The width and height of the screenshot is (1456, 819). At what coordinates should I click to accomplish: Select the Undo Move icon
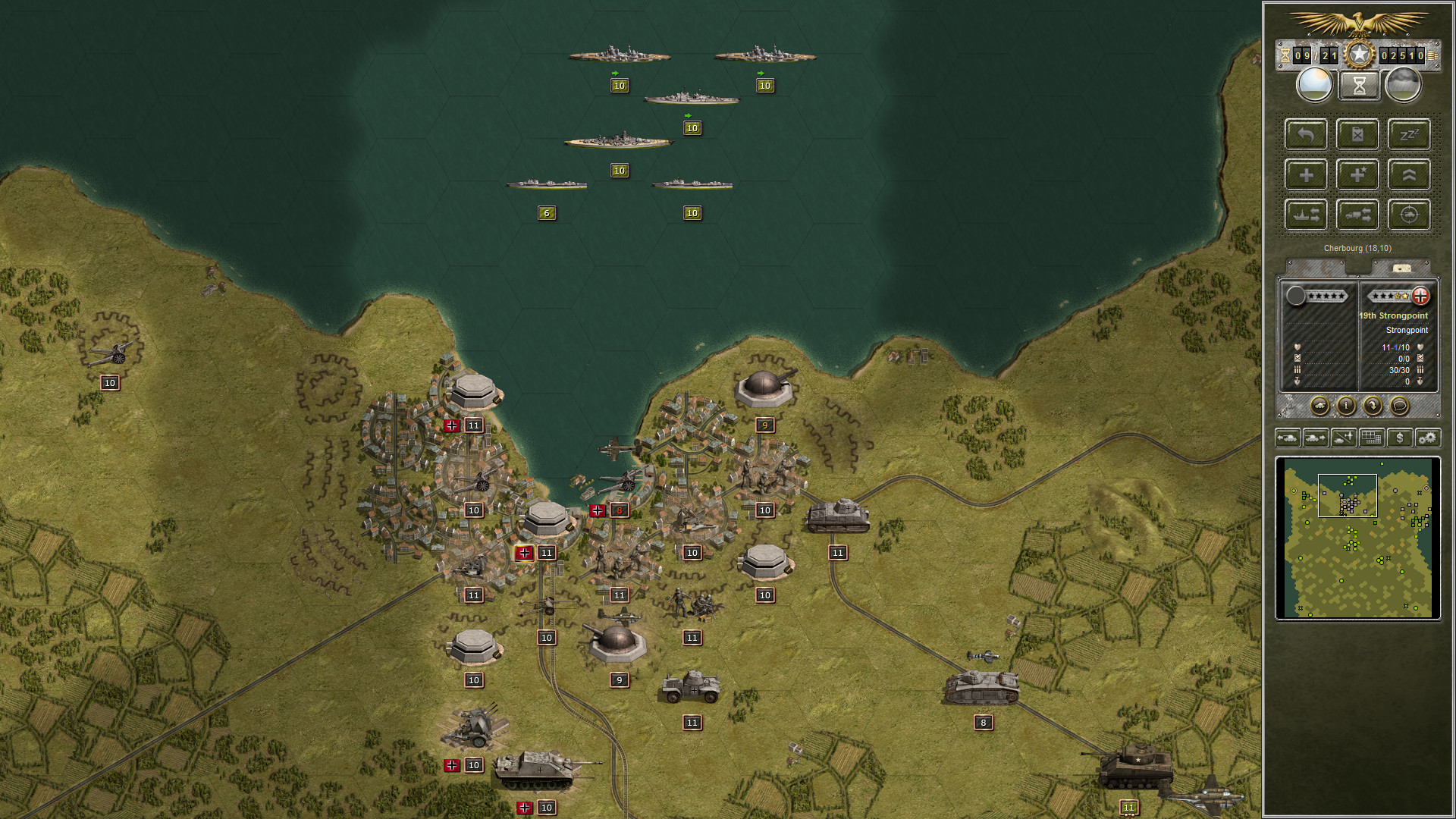click(x=1306, y=134)
